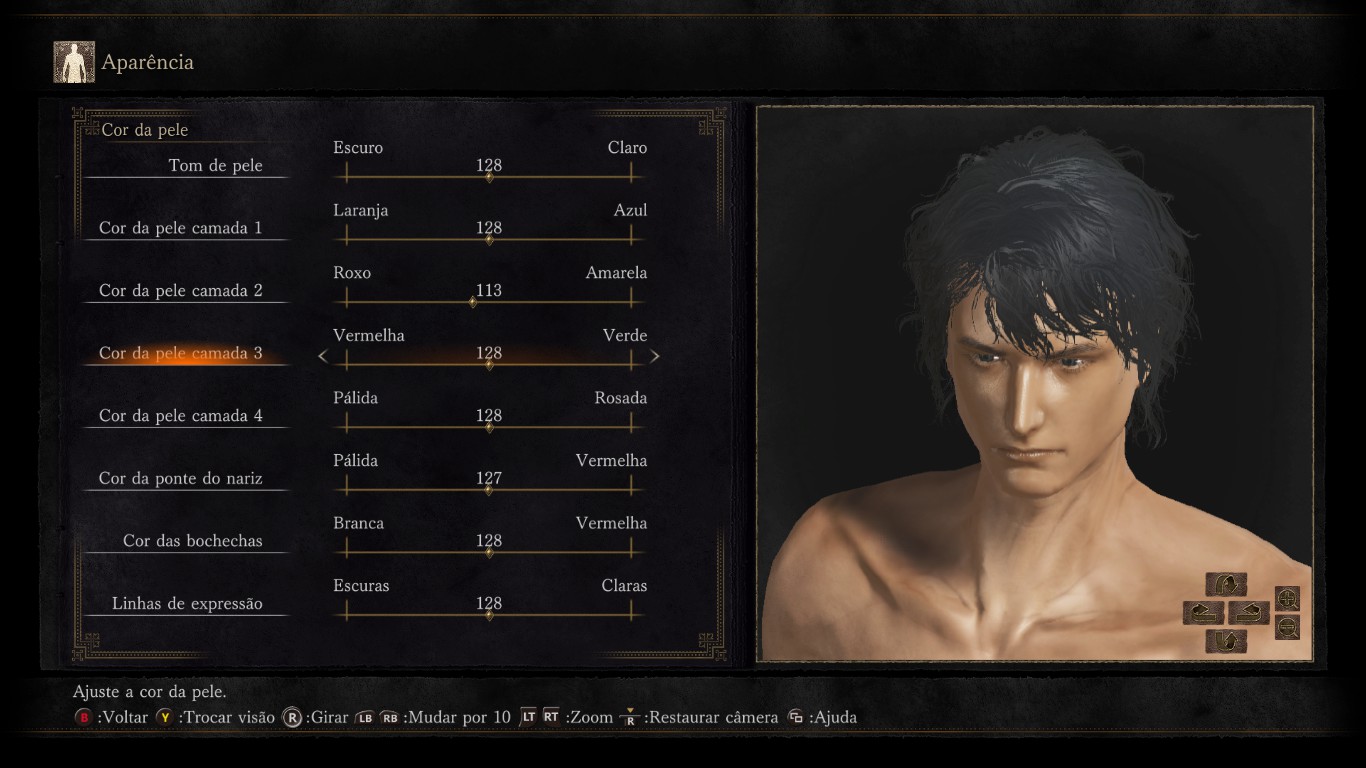
Task: Select Cor da pele camada 2 row
Action: coord(181,291)
